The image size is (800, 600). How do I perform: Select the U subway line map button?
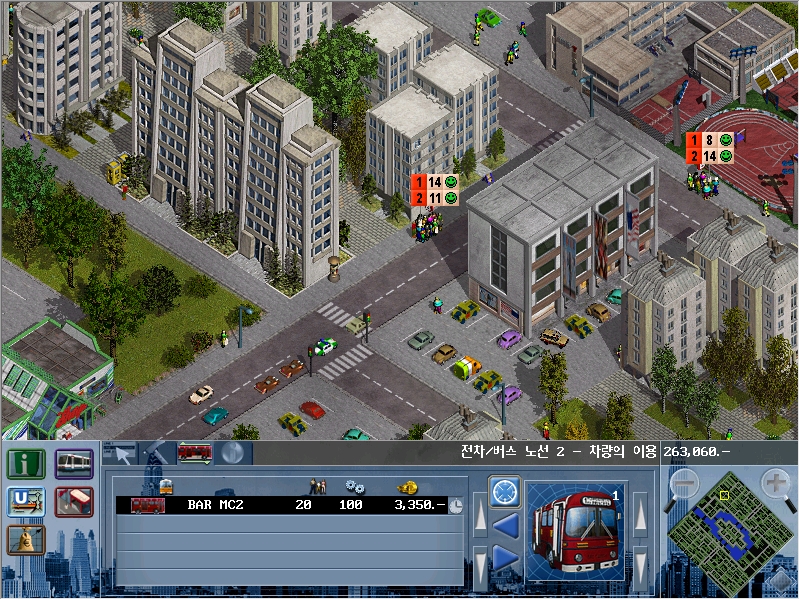(25, 502)
